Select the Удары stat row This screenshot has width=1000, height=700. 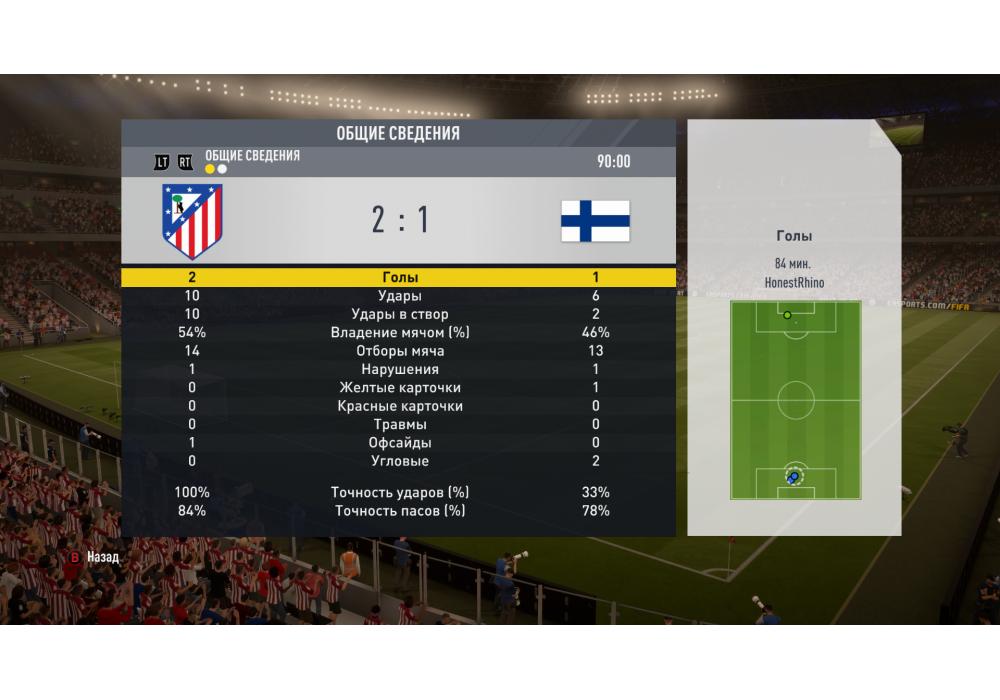[399, 296]
